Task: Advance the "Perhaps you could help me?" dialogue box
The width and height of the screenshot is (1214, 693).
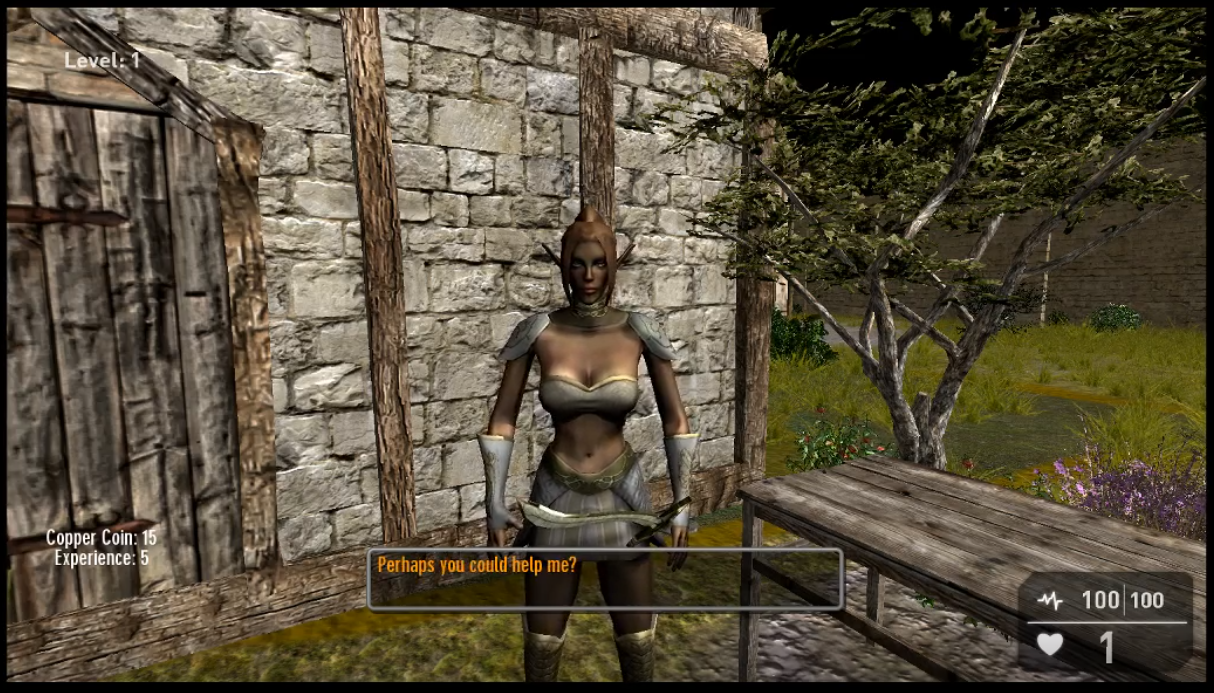Action: point(604,579)
